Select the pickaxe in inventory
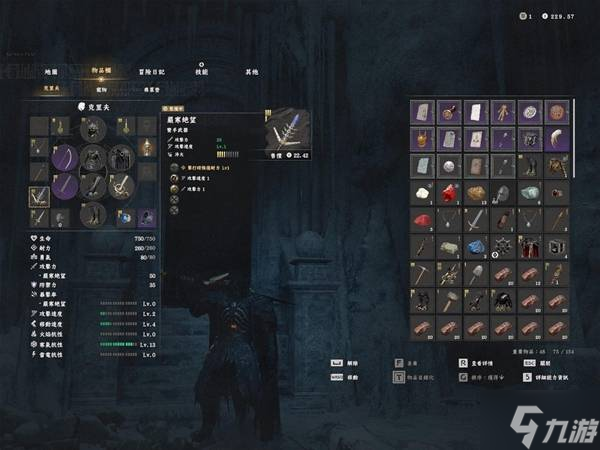This screenshot has height=450, width=600. pyautogui.click(x=423, y=273)
